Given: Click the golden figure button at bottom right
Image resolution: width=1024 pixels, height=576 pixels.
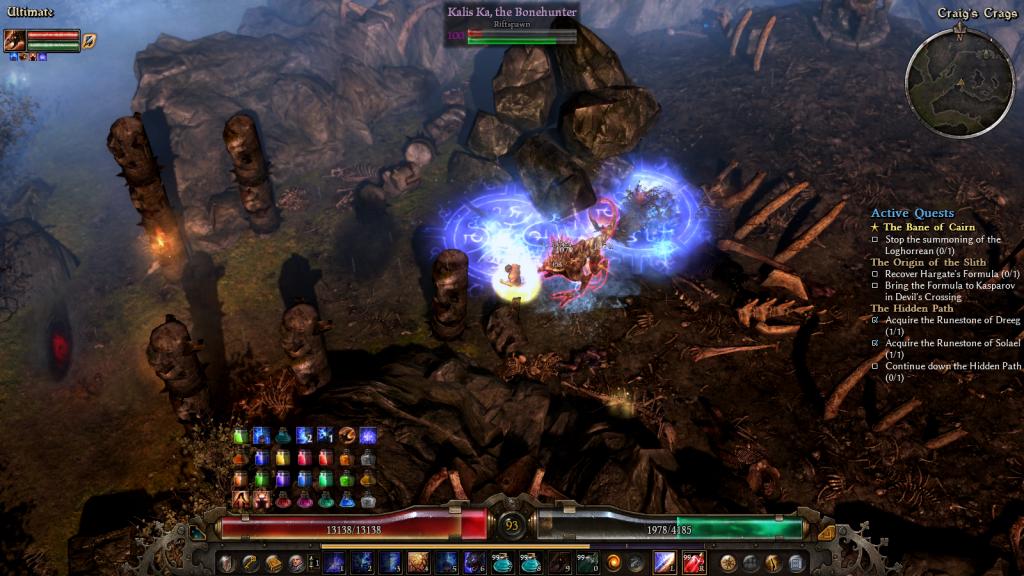Looking at the screenshot, I should (x=774, y=563).
